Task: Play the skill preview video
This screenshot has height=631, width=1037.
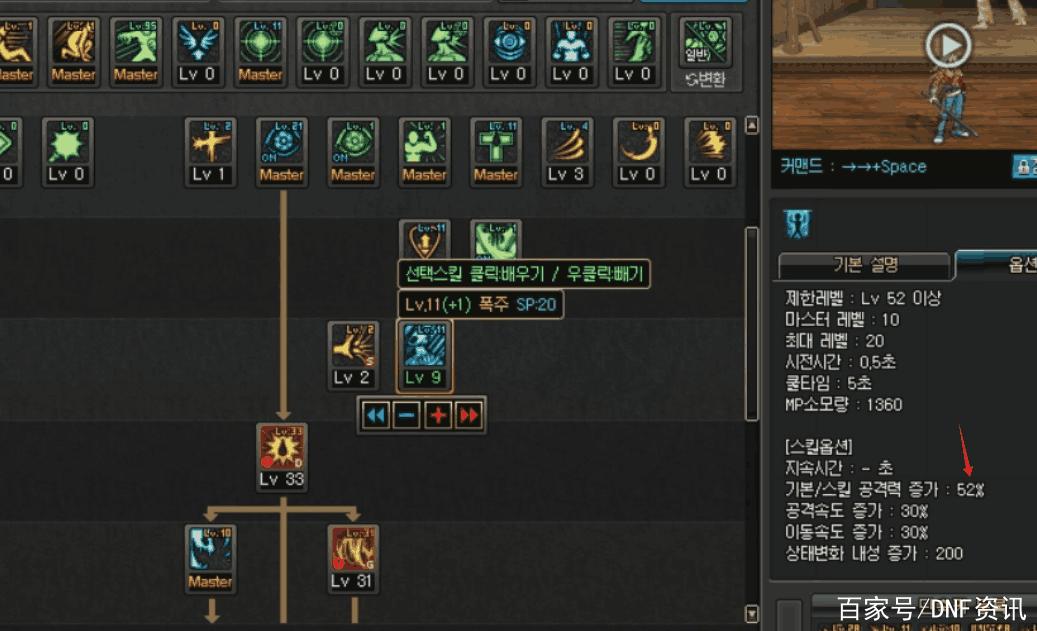Action: (947, 44)
